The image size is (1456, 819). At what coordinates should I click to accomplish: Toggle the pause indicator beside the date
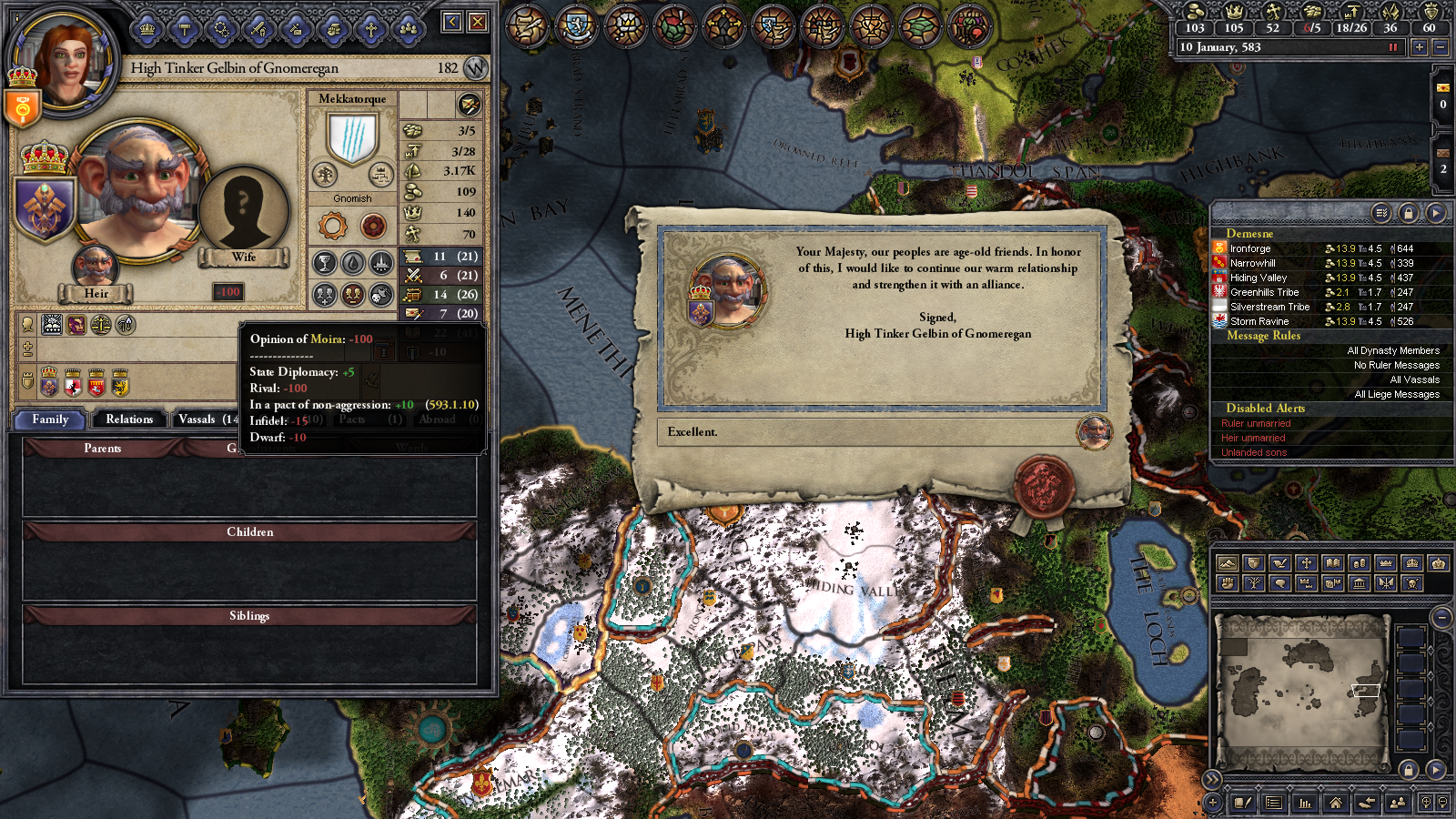click(1392, 47)
